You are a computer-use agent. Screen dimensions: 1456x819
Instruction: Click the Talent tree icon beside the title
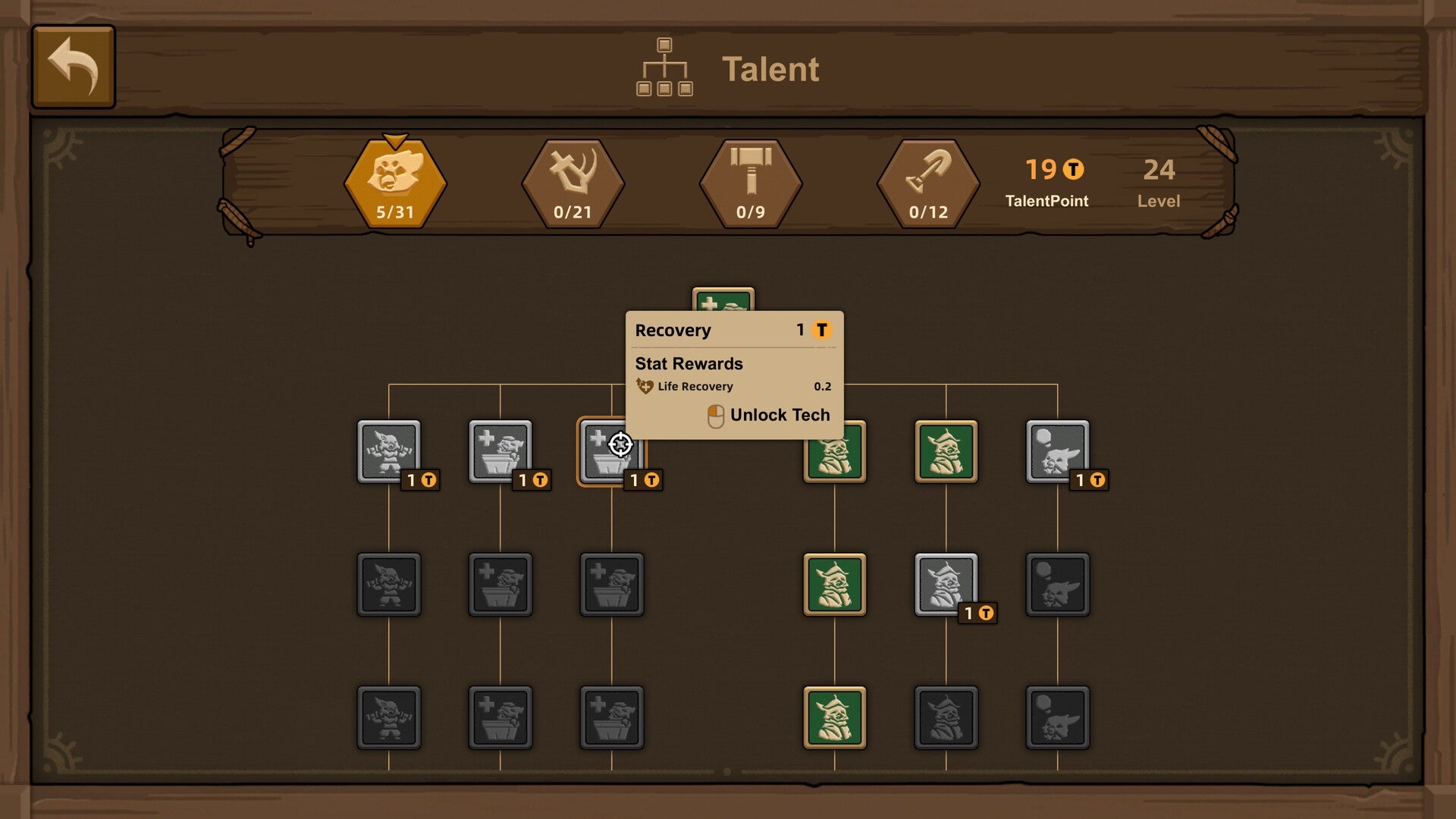(665, 68)
